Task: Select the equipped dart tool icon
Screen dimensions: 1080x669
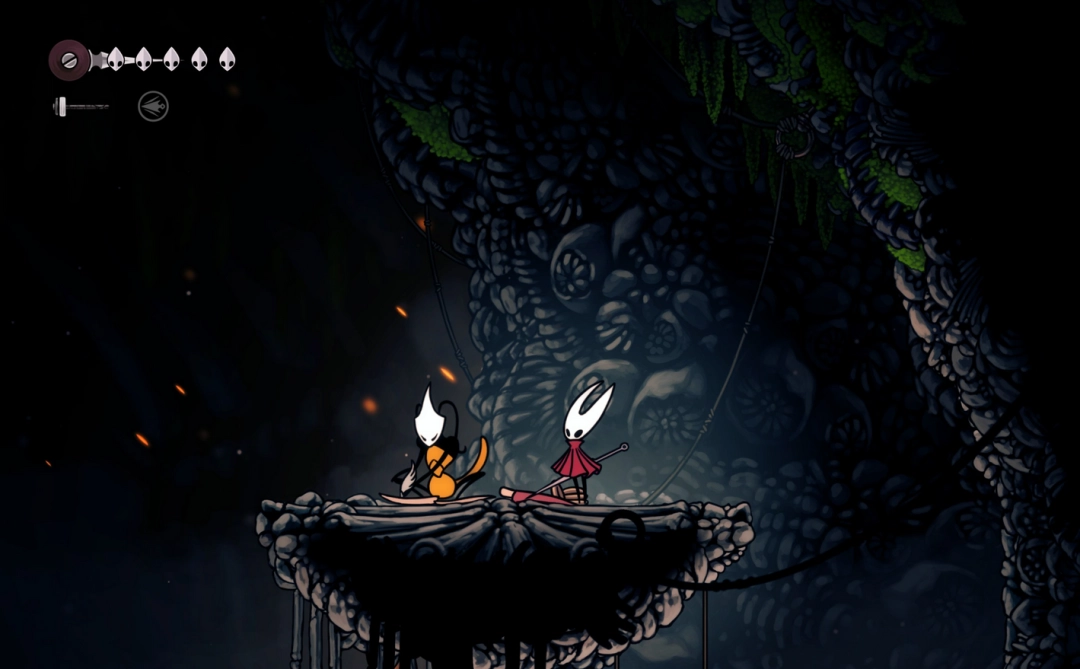Action: coord(153,106)
